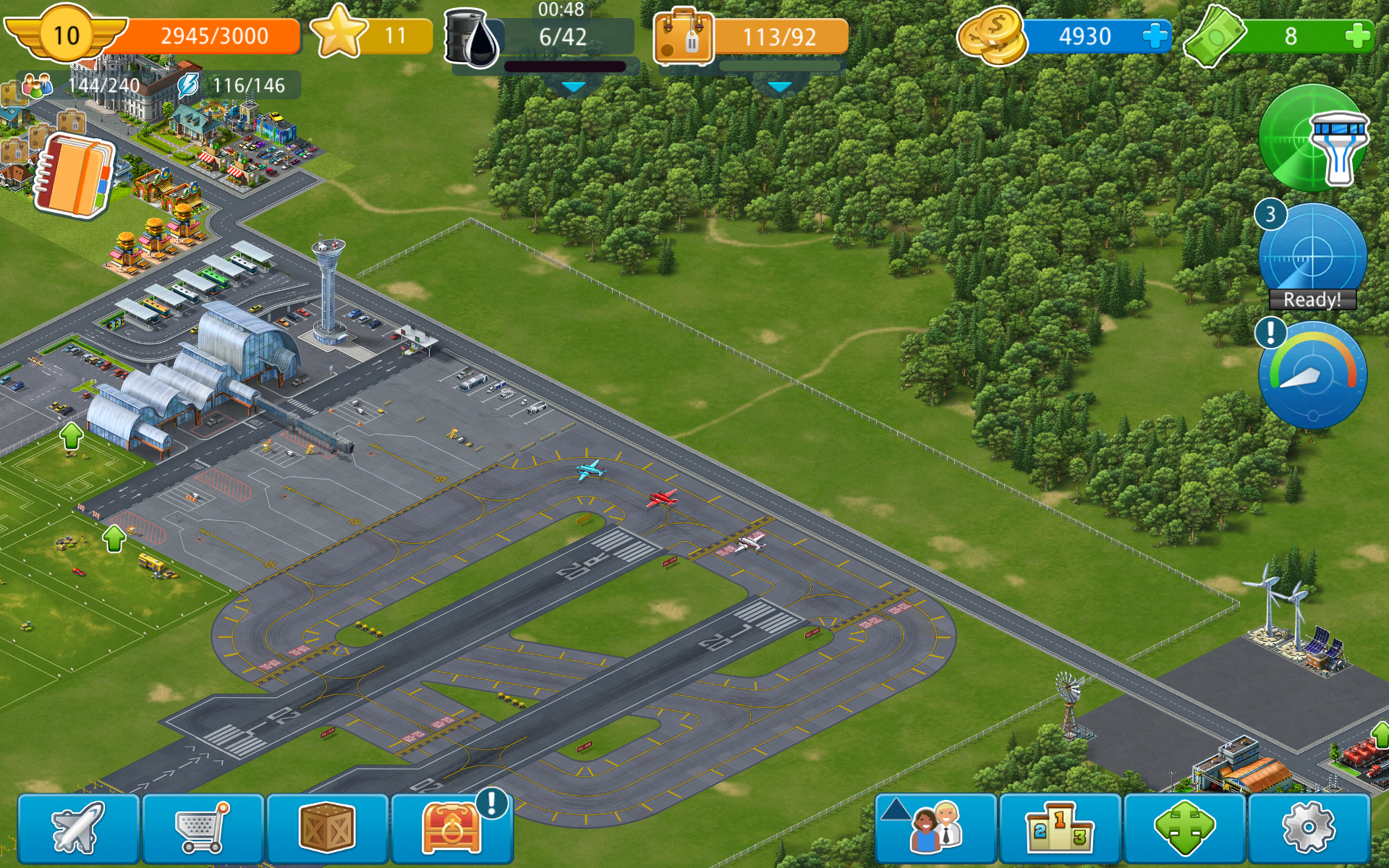Image resolution: width=1389 pixels, height=868 pixels.
Task: Select the radar marked Ready!
Action: 1312,258
